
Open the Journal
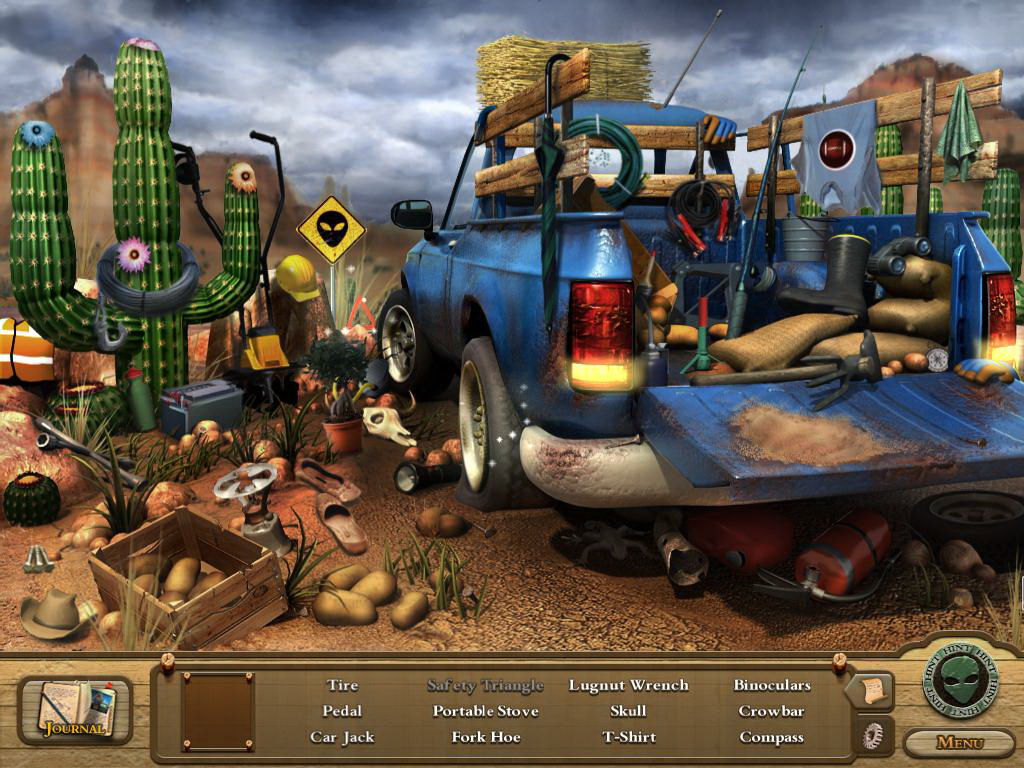[x=75, y=711]
